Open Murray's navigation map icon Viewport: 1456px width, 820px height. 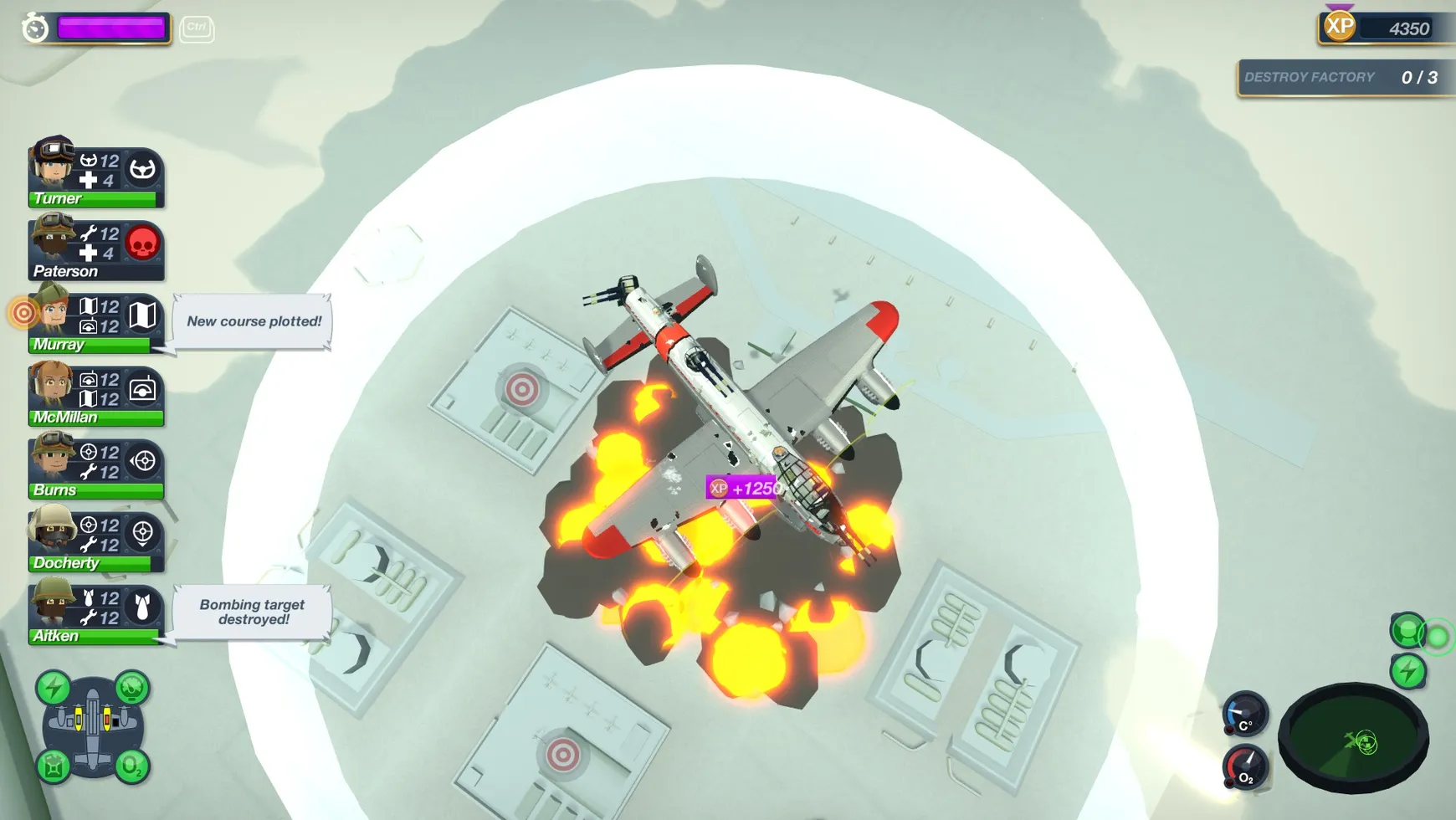point(143,315)
